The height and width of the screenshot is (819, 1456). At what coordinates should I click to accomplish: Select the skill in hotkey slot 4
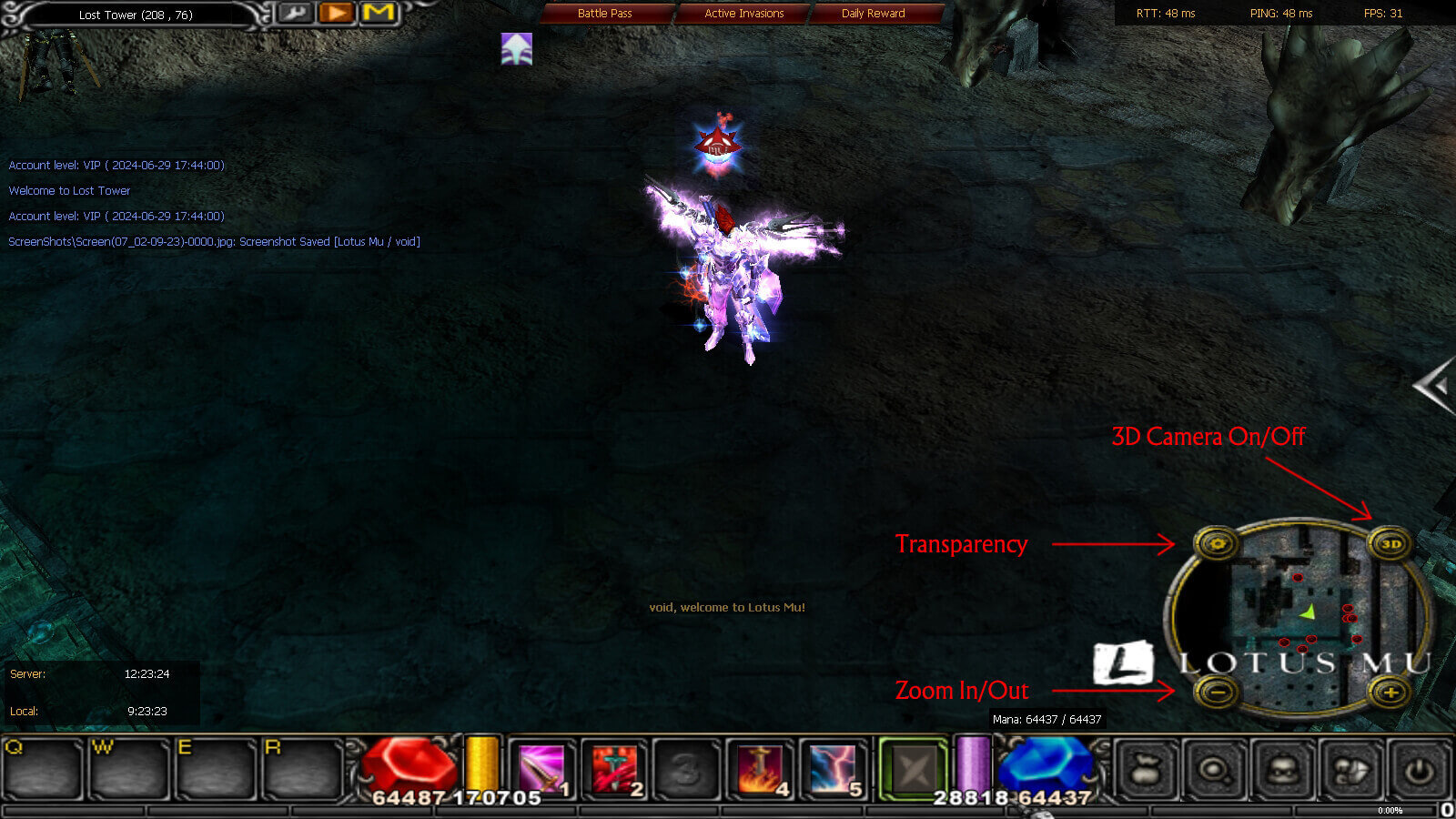pos(760,771)
